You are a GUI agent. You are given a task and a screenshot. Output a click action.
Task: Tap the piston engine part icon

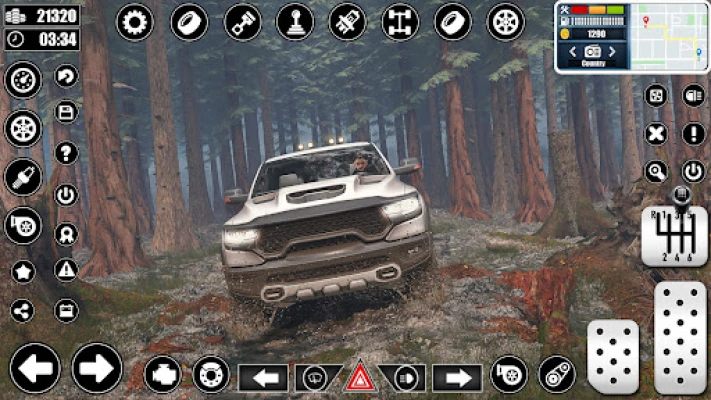tap(242, 21)
